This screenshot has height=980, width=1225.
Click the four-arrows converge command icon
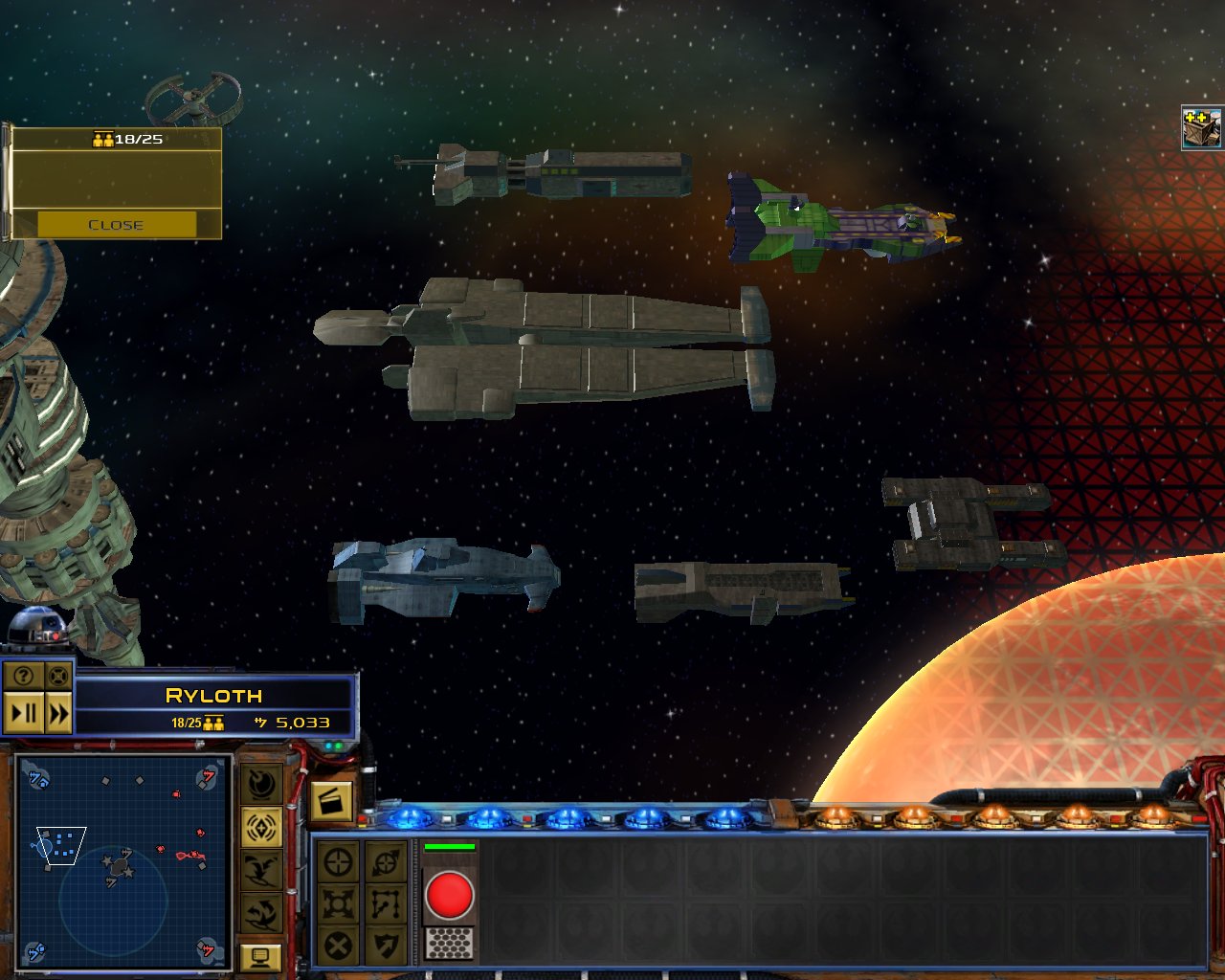pyautogui.click(x=338, y=903)
